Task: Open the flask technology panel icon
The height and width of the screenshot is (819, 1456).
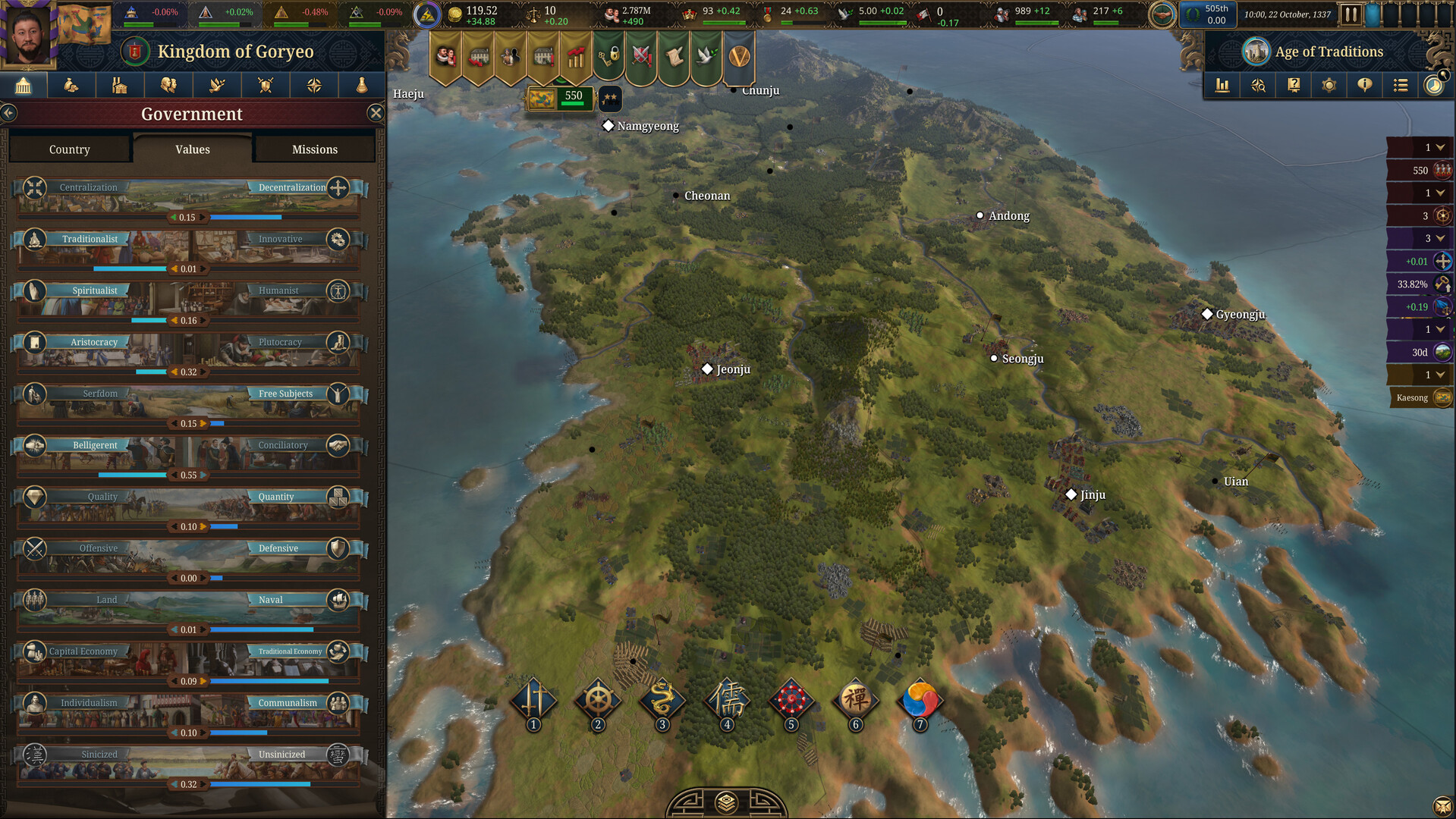Action: pyautogui.click(x=362, y=85)
